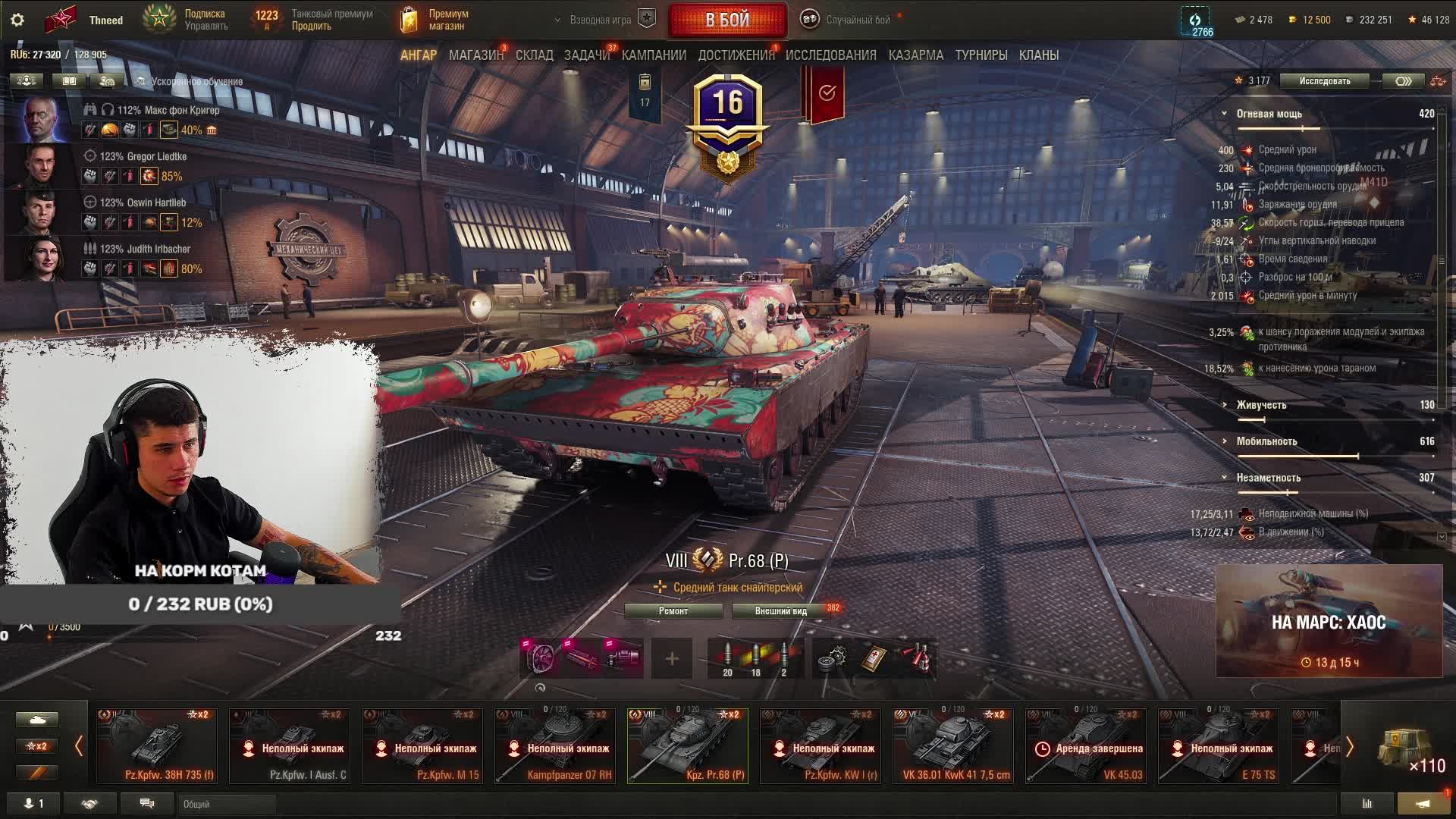Open the НА МАРС: ХАОС event banner

tap(1329, 621)
